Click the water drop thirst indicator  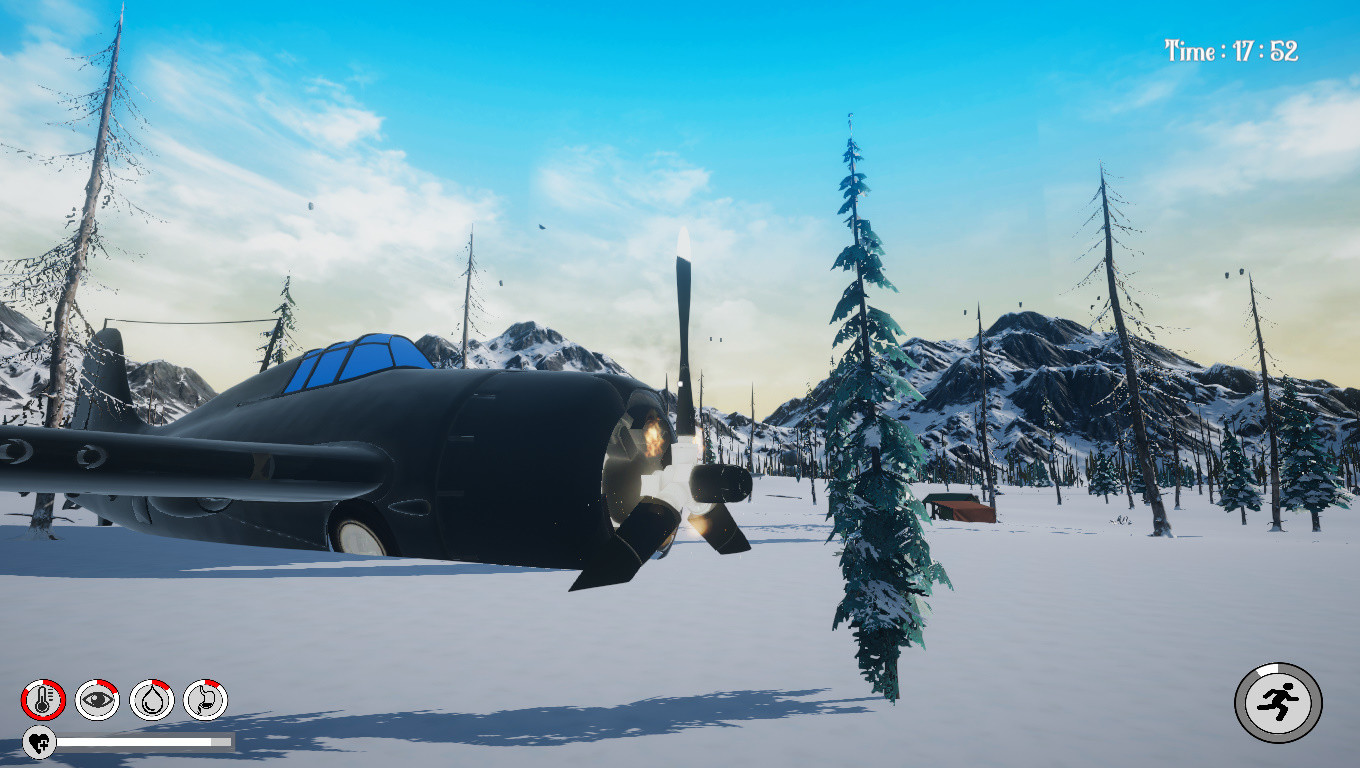coord(151,697)
